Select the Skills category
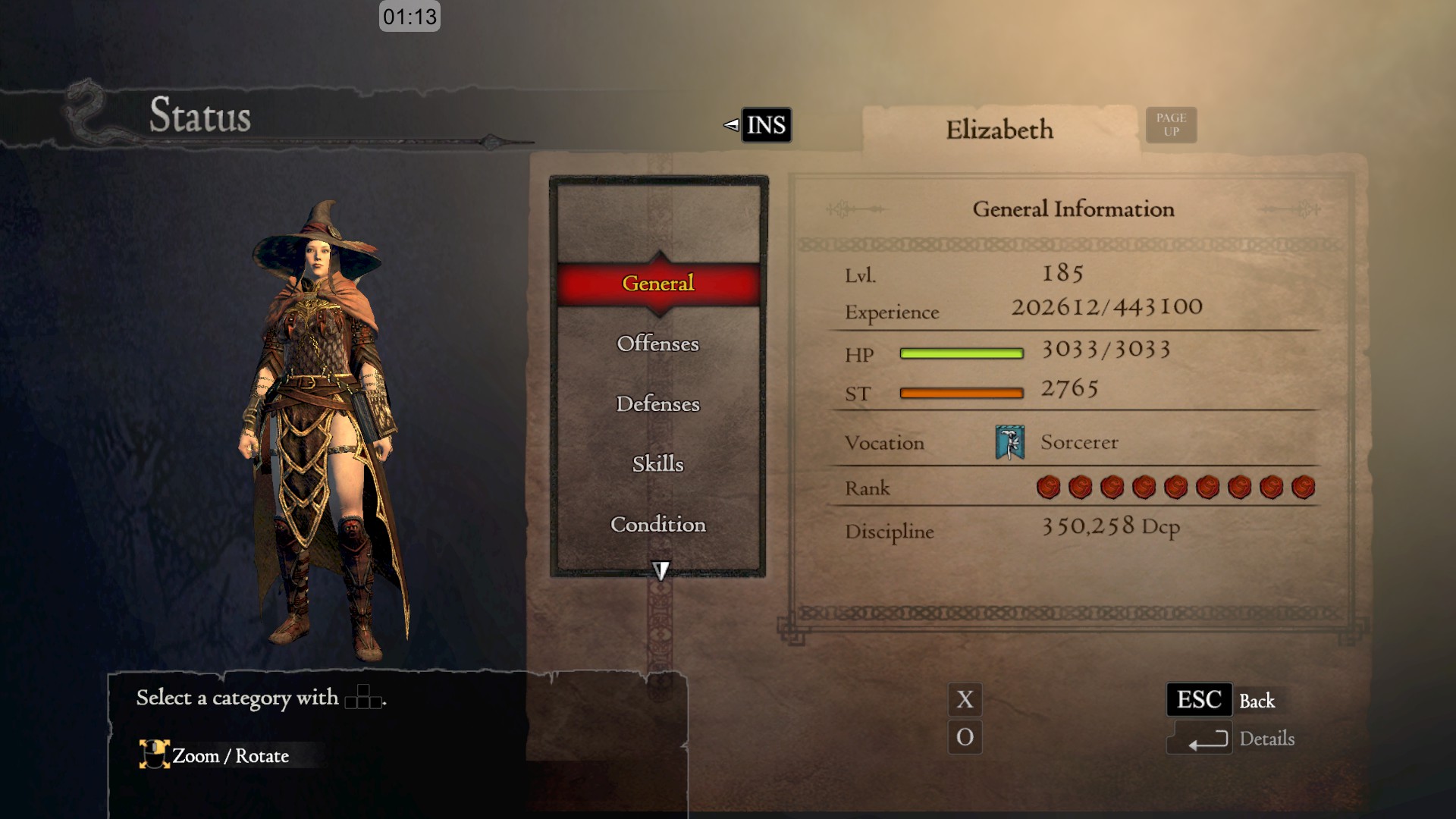Screen dimensions: 1456x819 tap(657, 464)
